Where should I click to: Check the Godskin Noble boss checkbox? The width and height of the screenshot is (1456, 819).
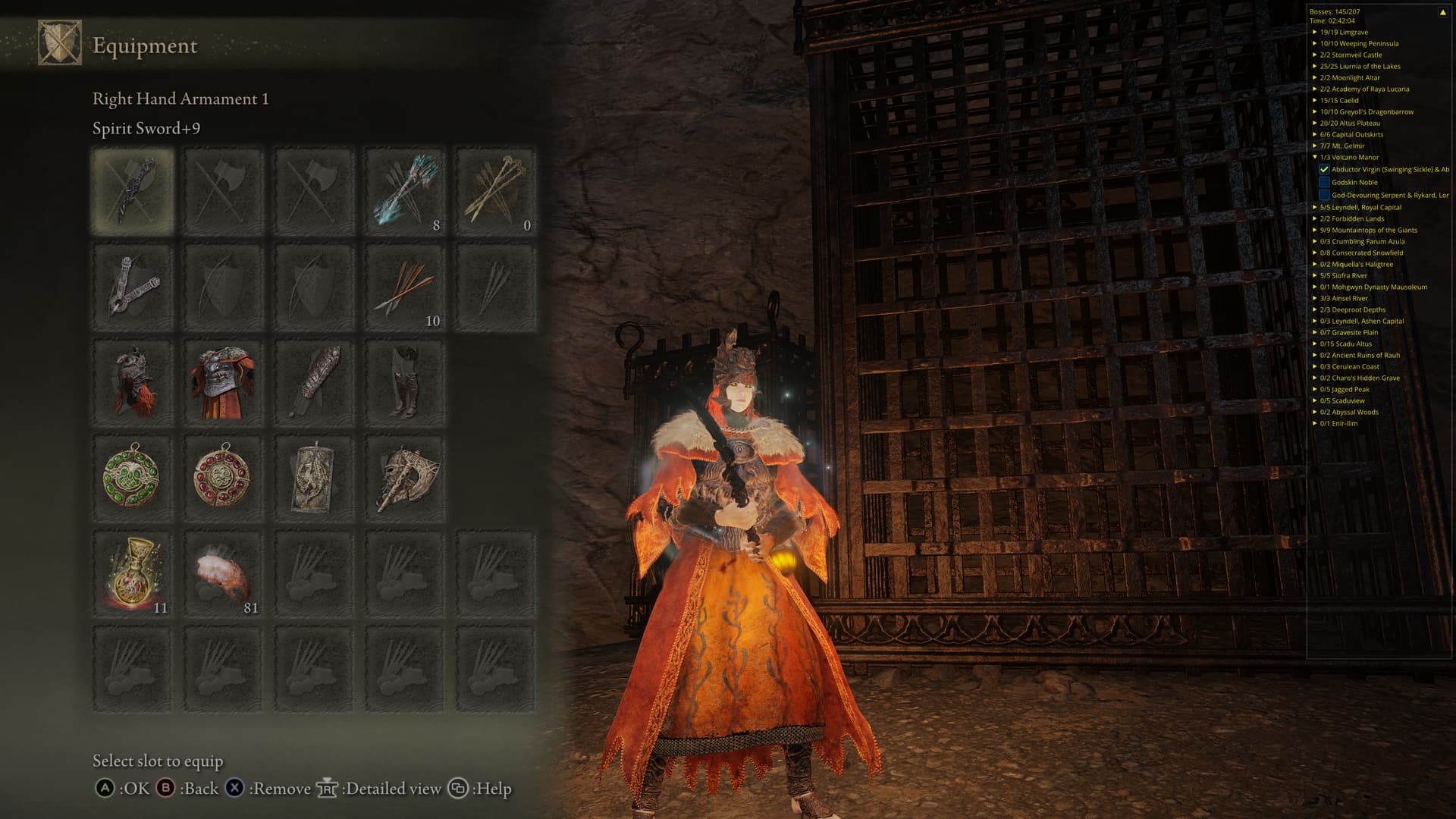(x=1324, y=183)
